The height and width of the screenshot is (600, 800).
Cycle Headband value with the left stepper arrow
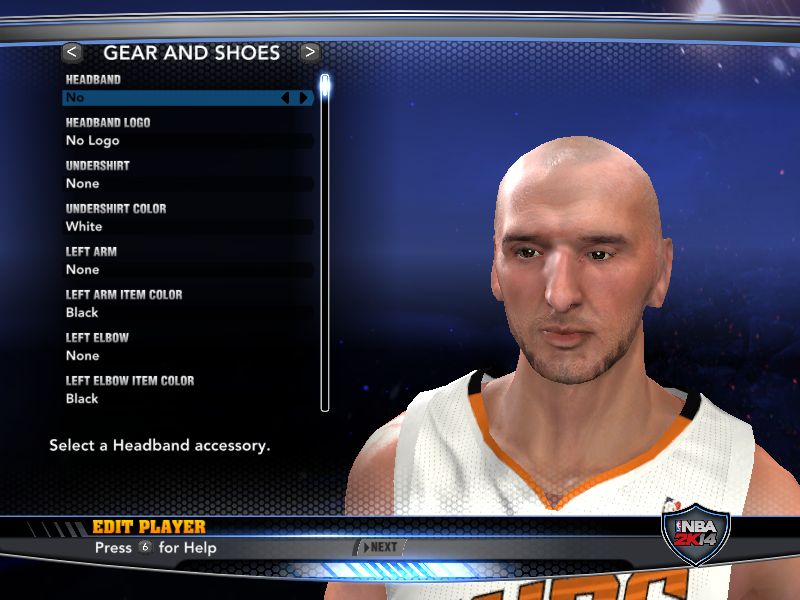[285, 98]
